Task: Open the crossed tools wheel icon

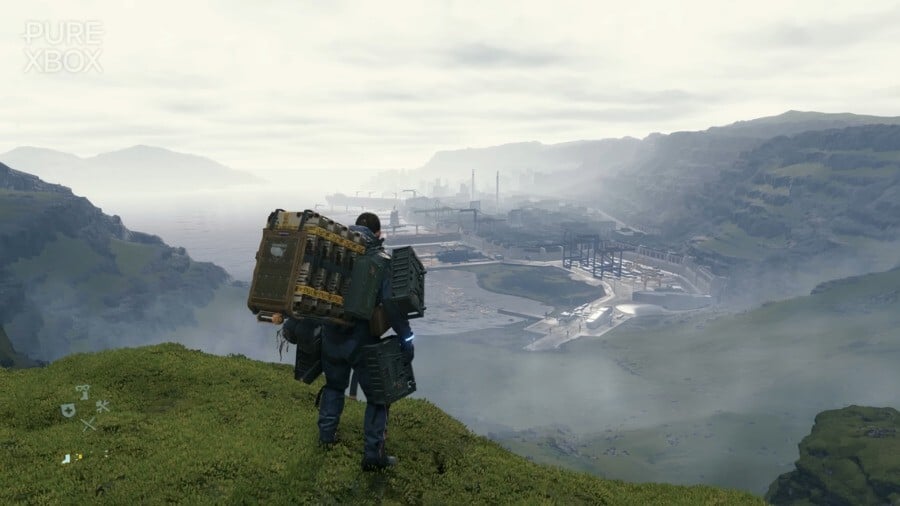Action: click(101, 406)
